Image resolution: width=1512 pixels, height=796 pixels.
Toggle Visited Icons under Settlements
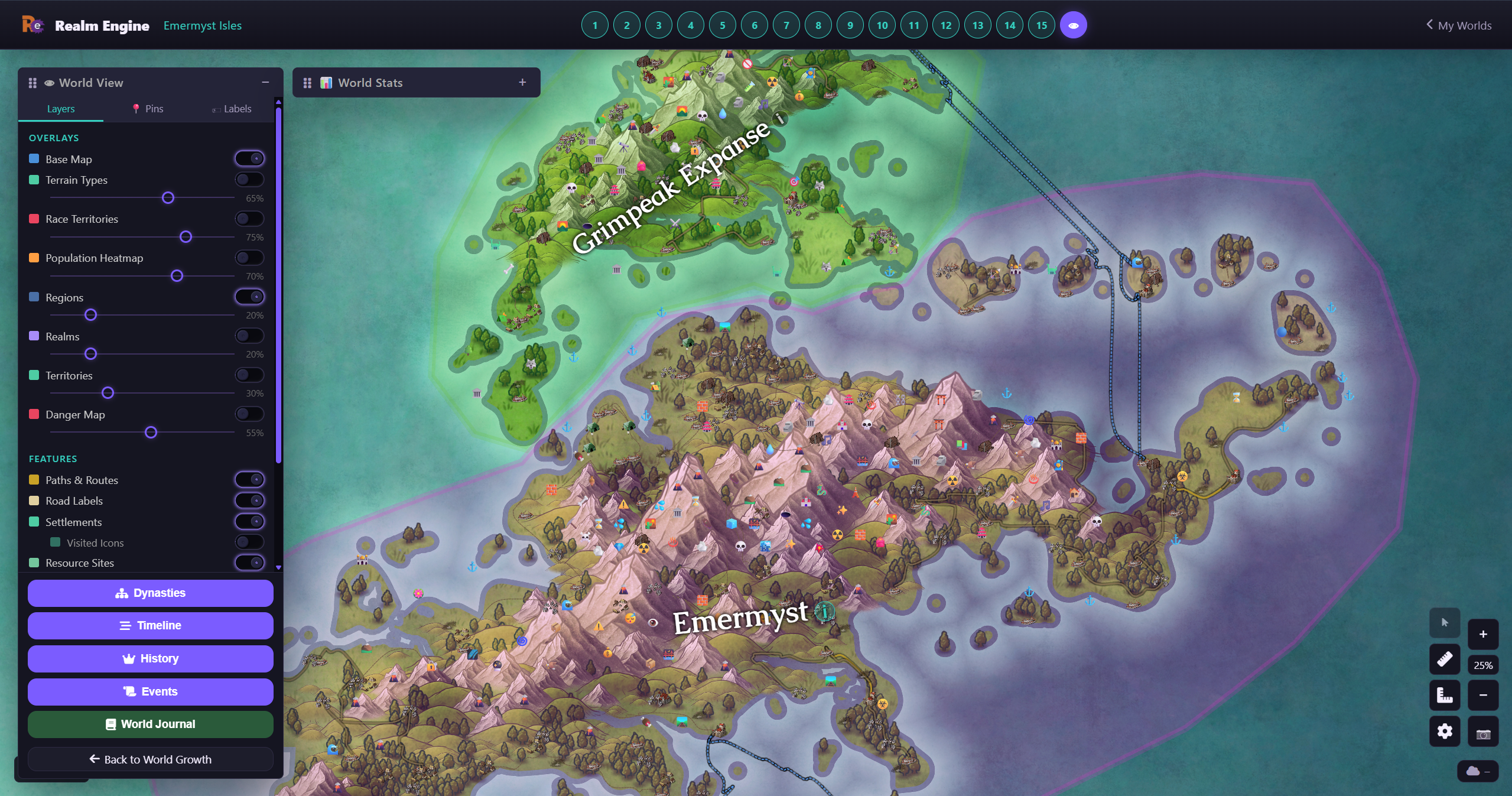249,542
